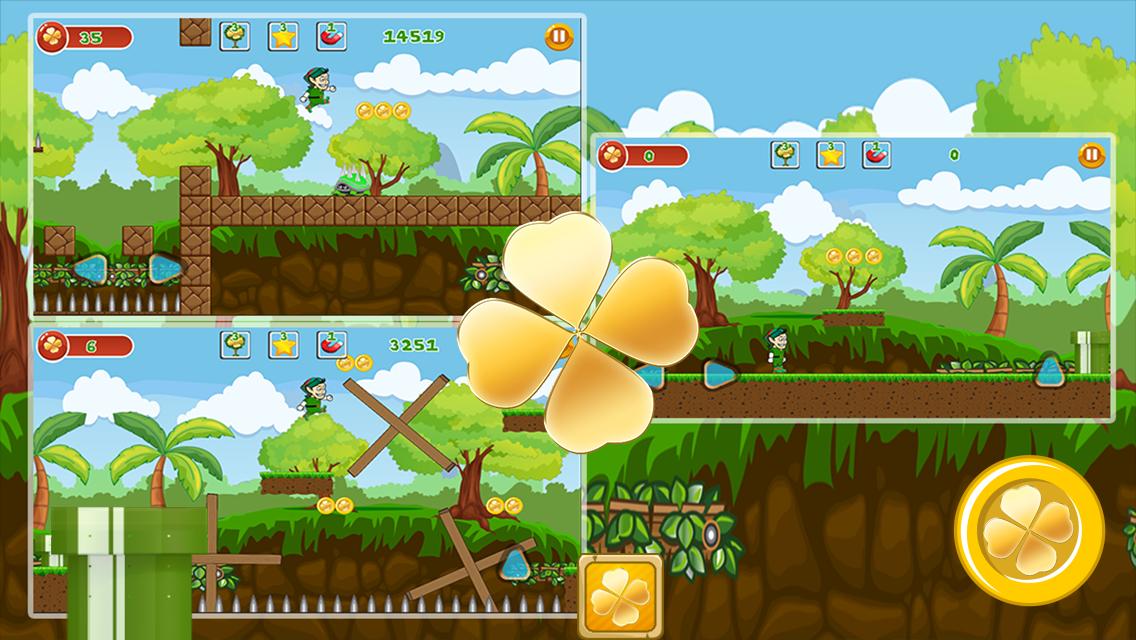Select the star power-up beside score 14519
1136x640 pixels.
(x=283, y=36)
